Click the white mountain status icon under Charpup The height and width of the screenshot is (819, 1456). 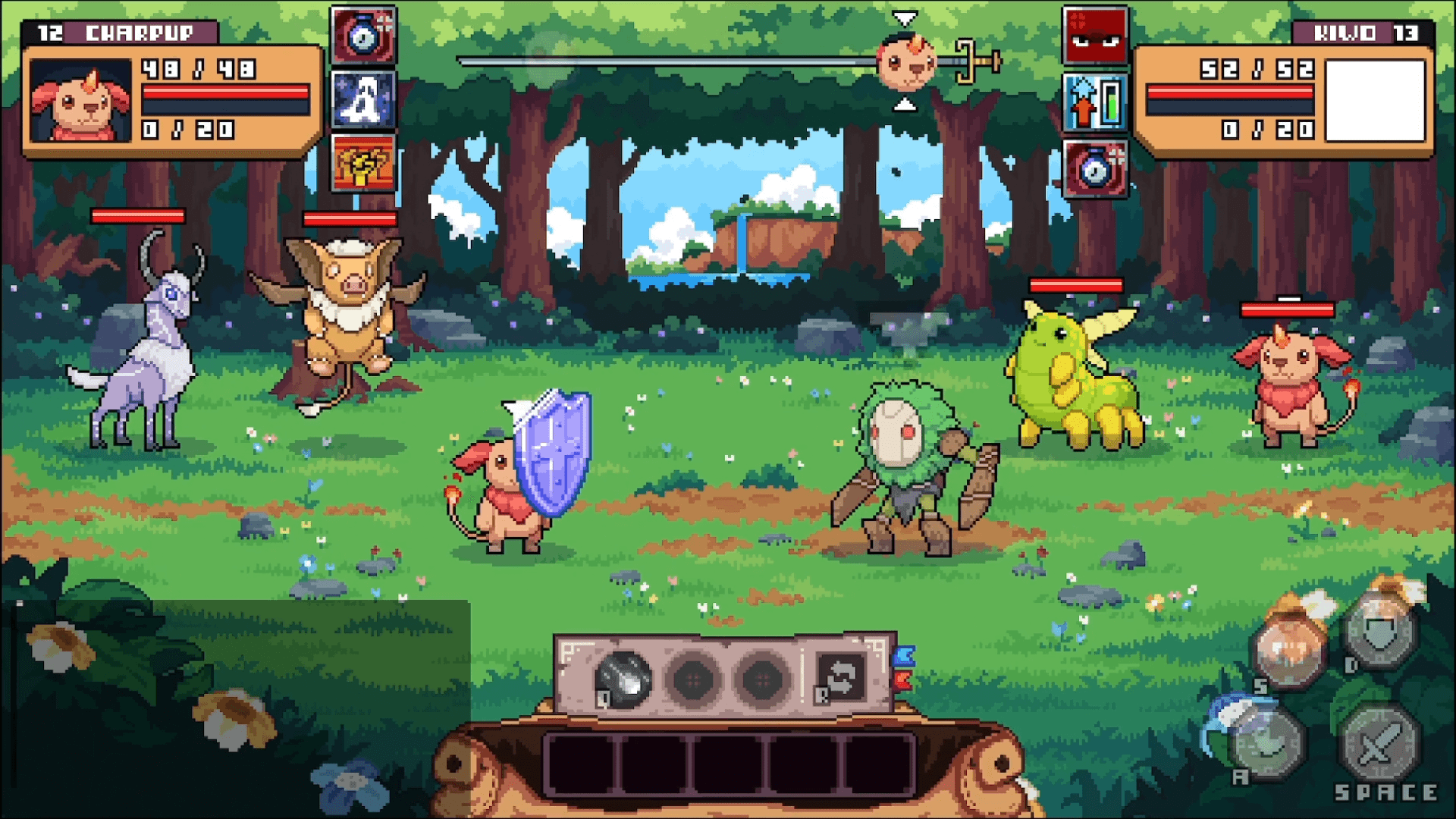pyautogui.click(x=362, y=99)
